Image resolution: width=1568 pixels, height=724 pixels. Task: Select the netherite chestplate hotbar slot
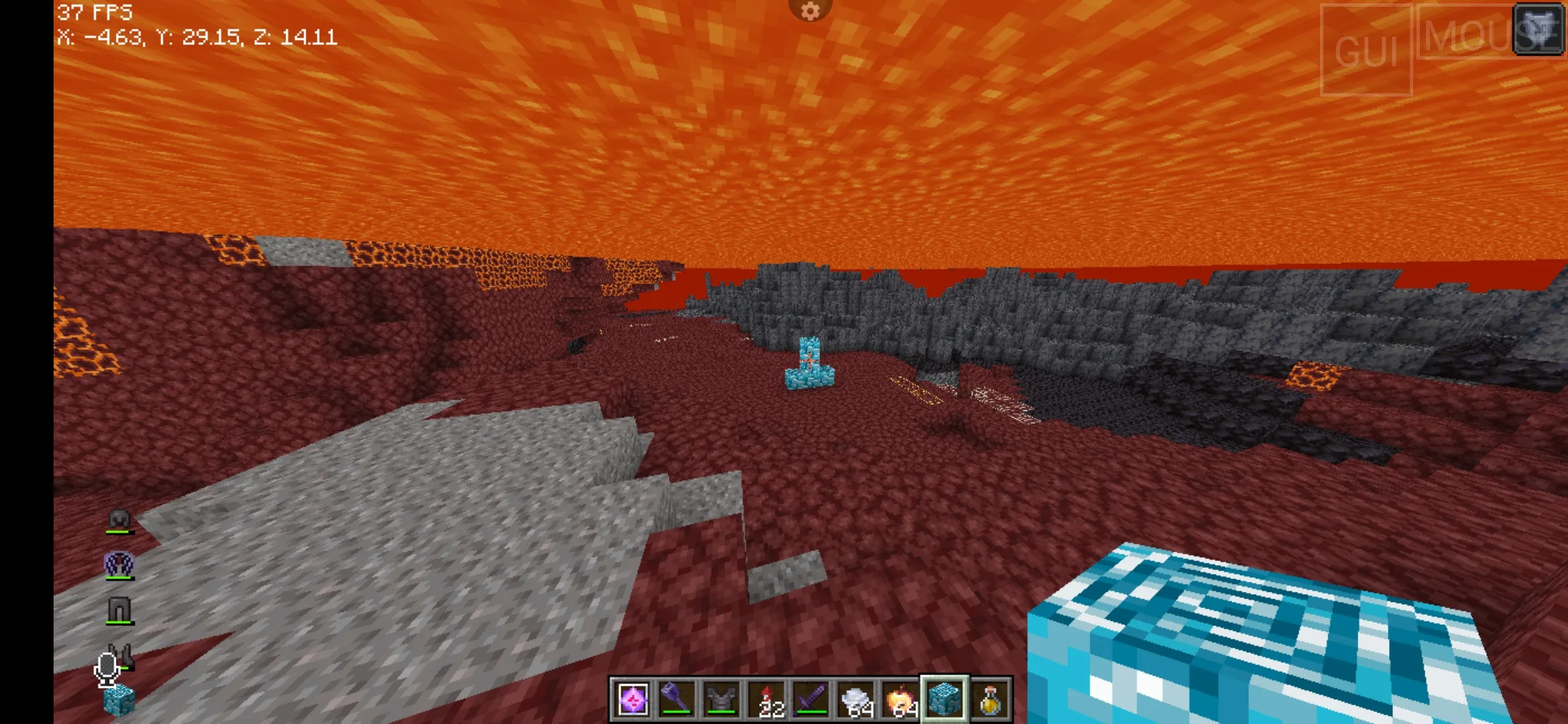(722, 700)
